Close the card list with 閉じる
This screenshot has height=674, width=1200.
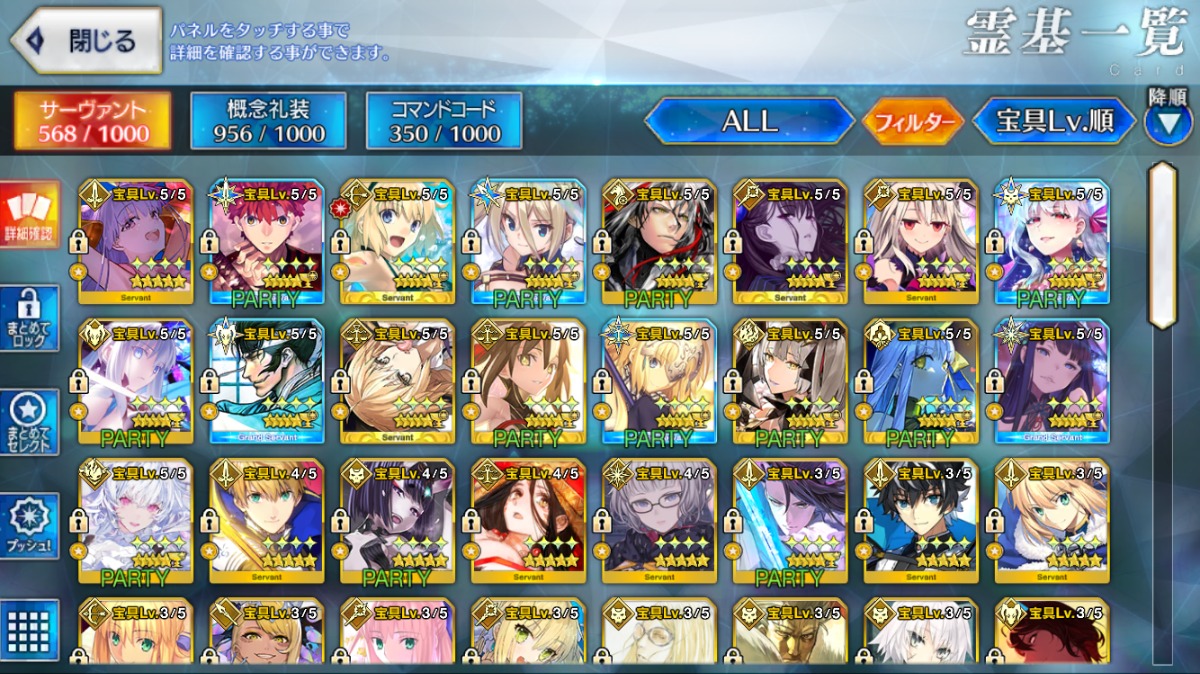[86, 40]
